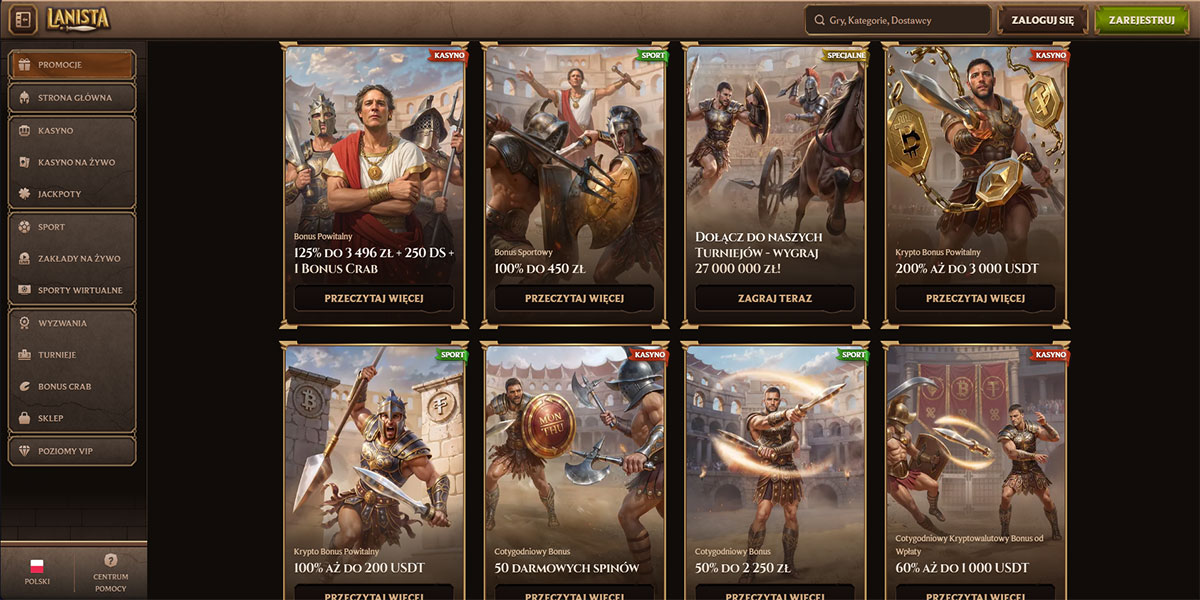
Task: Go to Strona Główna
Action: tap(71, 98)
